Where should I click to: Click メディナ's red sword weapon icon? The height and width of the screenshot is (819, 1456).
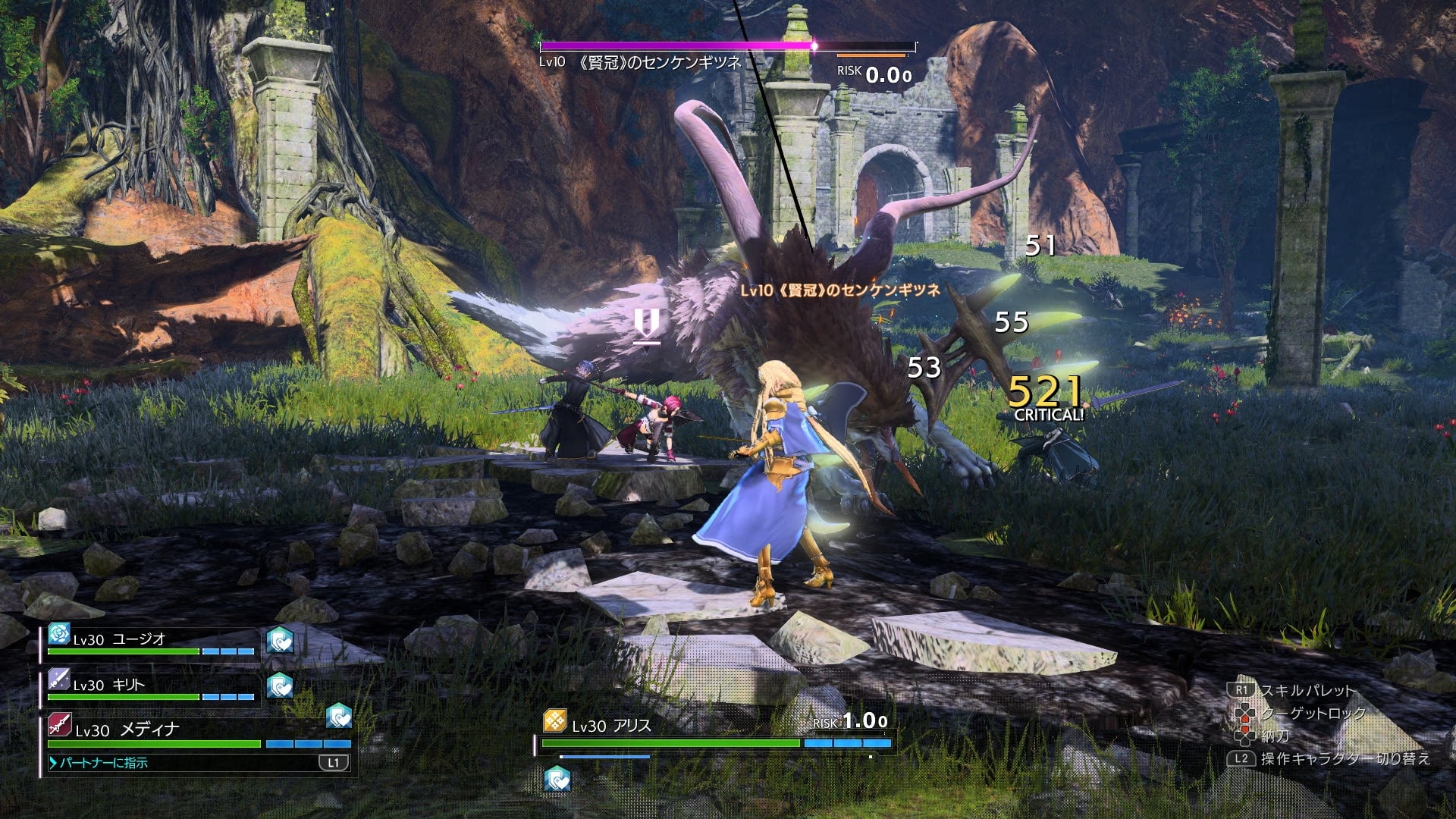(59, 725)
